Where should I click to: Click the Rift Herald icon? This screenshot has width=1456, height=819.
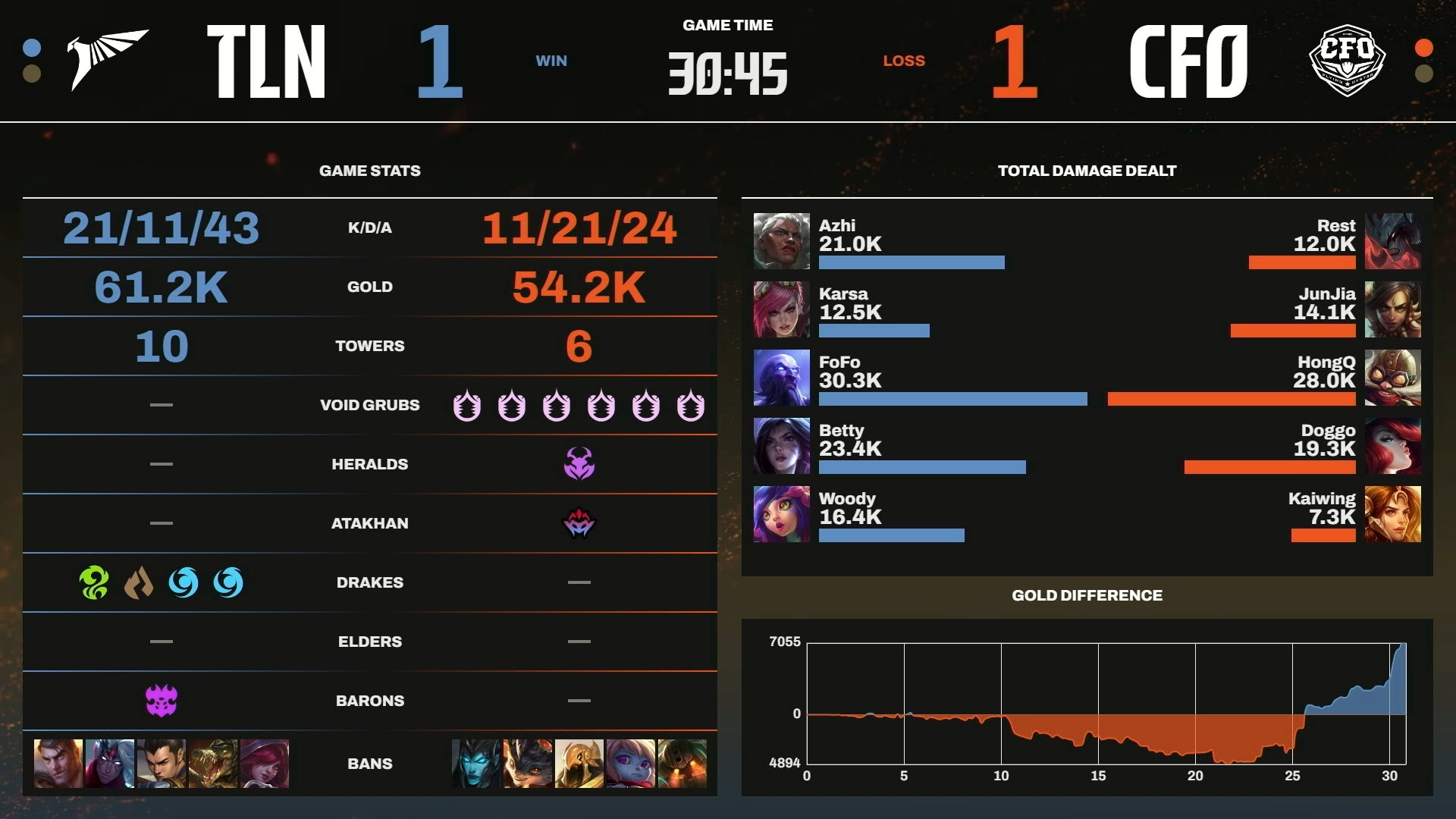[579, 464]
